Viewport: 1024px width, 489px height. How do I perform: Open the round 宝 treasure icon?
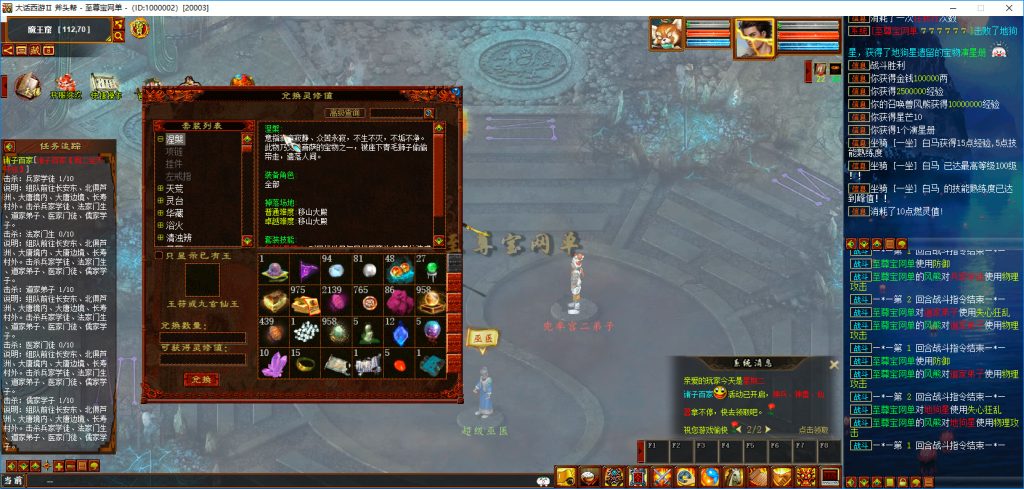139,29
